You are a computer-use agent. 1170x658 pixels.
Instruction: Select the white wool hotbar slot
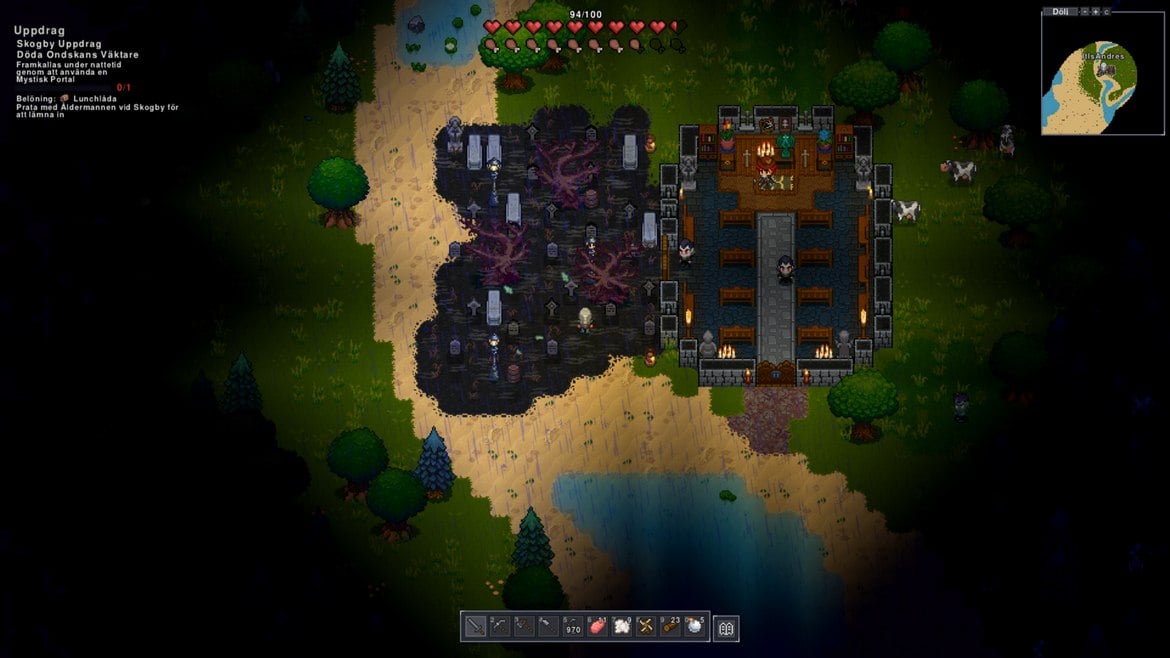(622, 626)
